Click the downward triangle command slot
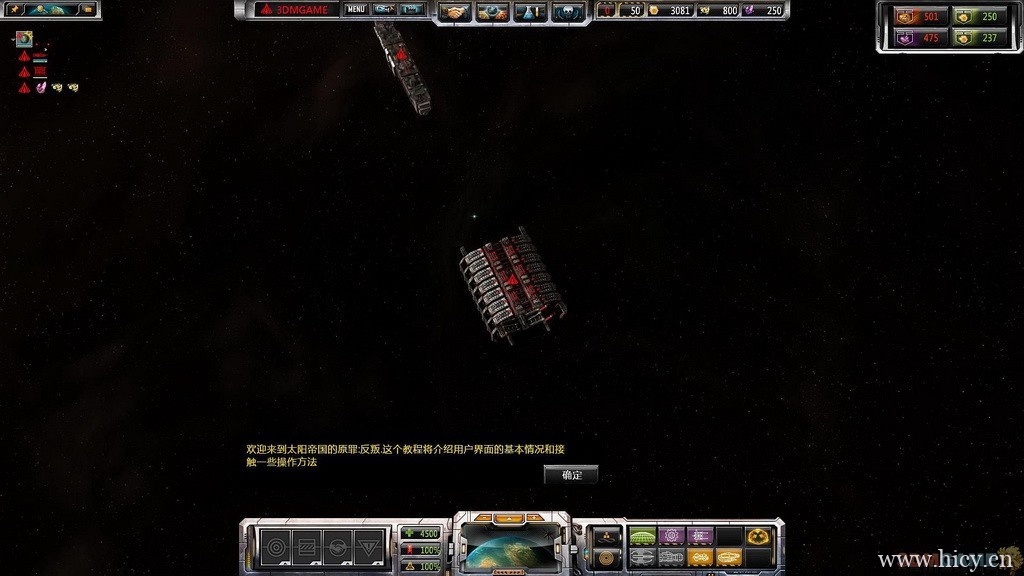 [370, 547]
